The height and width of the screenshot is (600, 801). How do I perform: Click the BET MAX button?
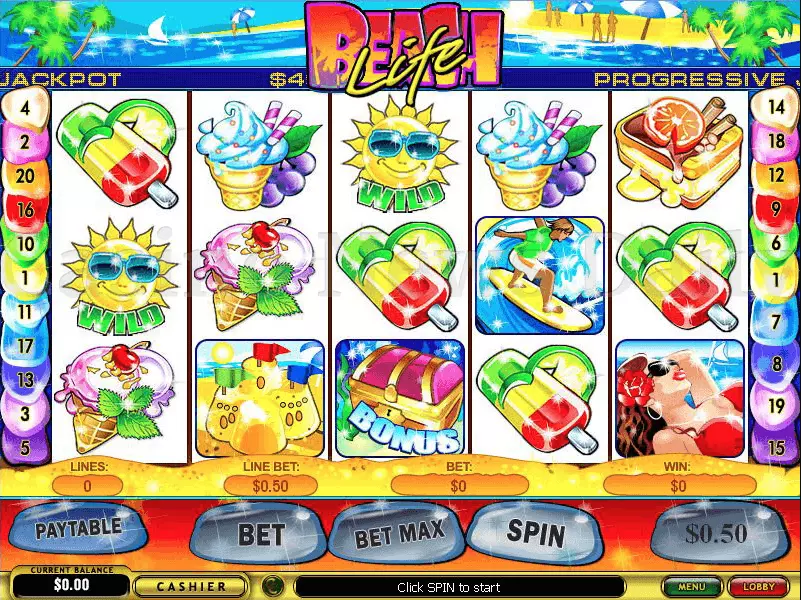398,534
